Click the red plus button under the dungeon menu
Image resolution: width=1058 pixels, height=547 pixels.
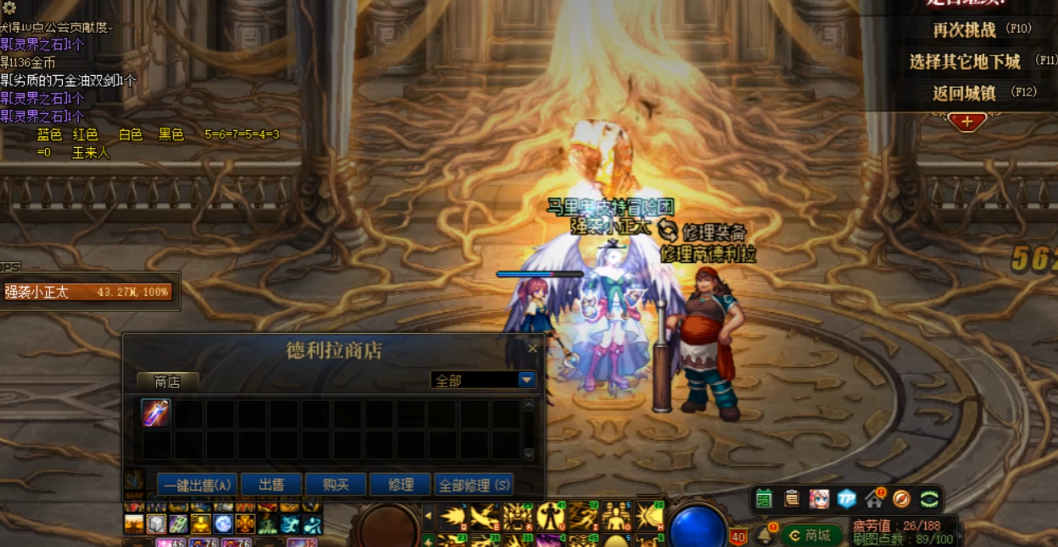pyautogui.click(x=966, y=122)
